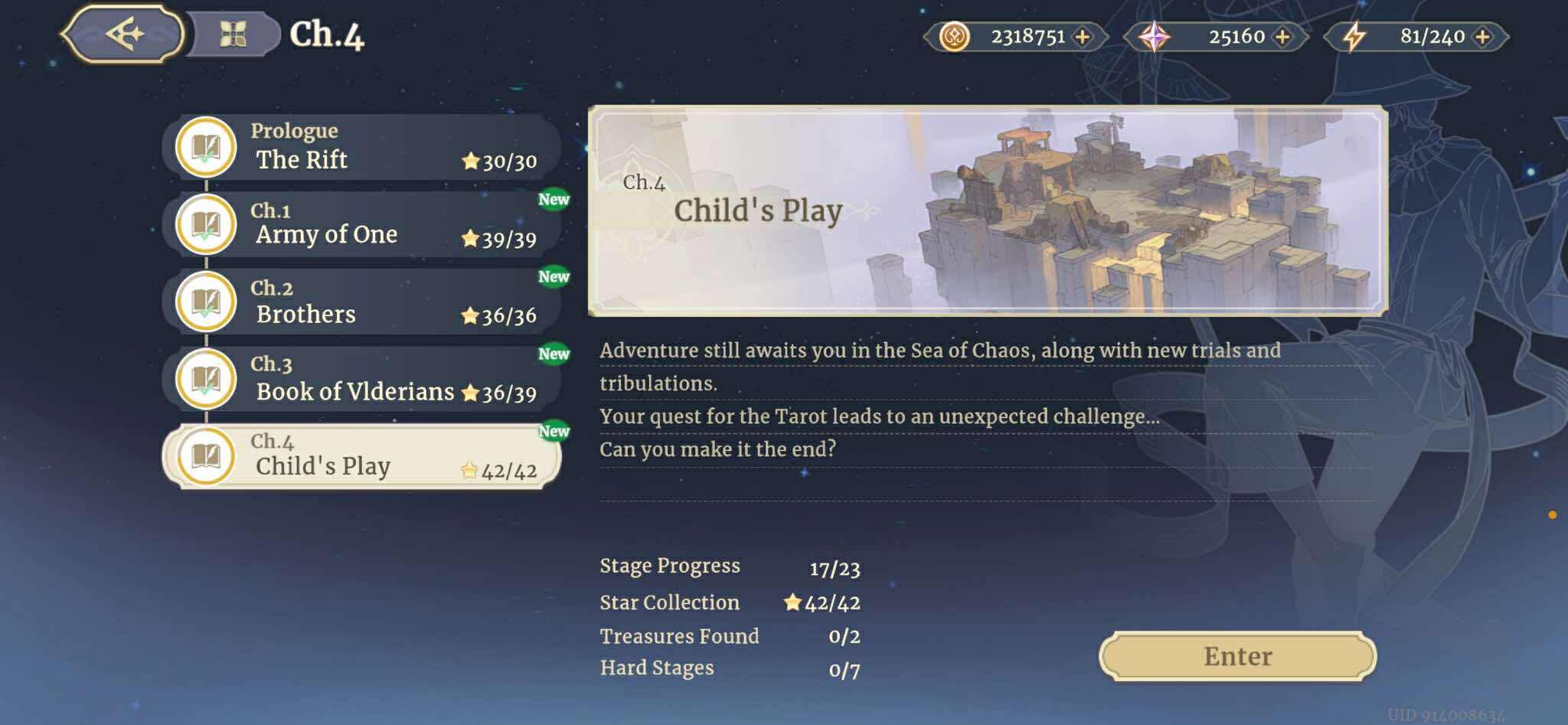
Task: Open the grid menu icon beside the back button
Action: [233, 34]
